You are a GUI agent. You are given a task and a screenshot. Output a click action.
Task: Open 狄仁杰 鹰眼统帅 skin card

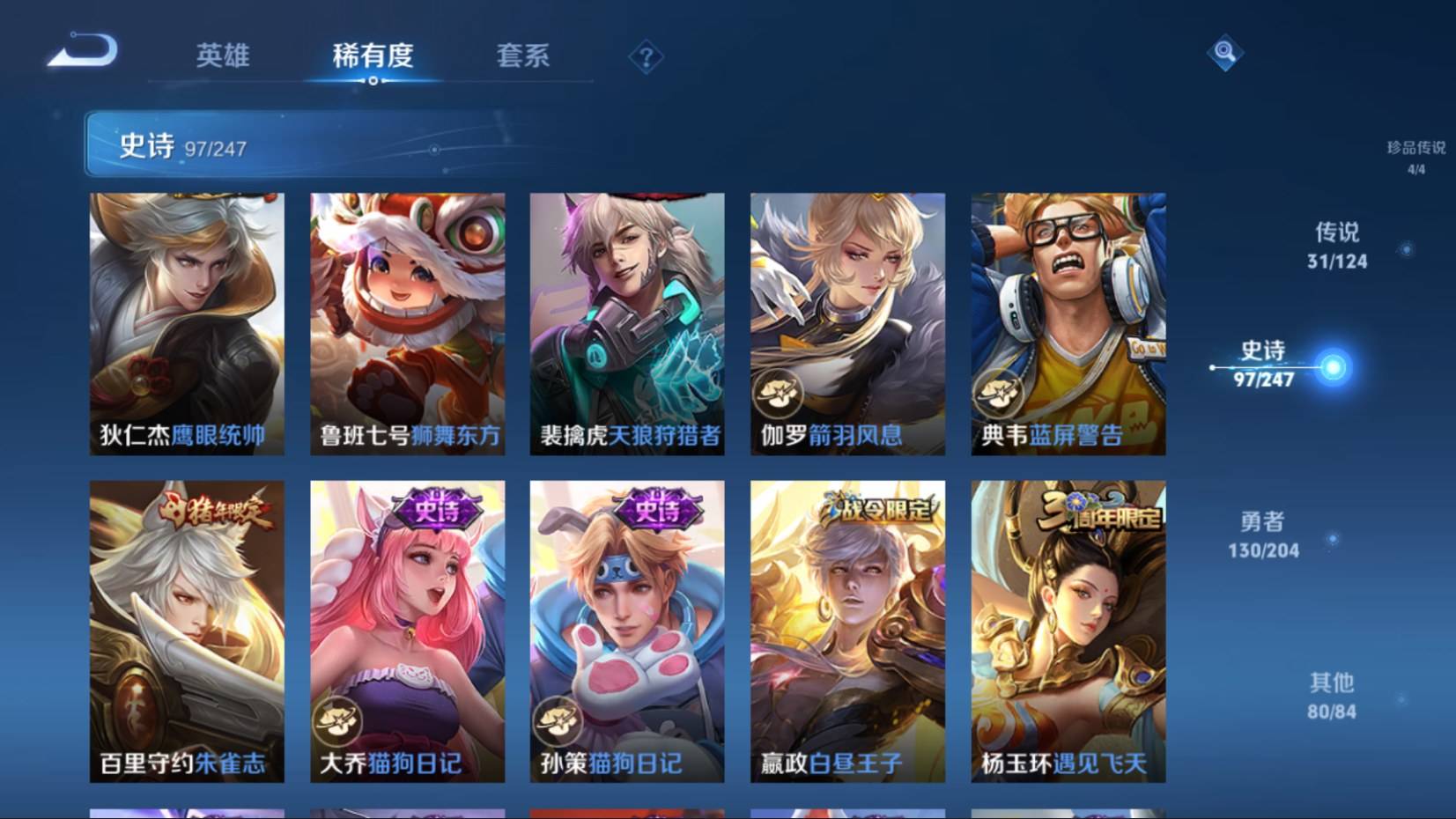click(187, 323)
